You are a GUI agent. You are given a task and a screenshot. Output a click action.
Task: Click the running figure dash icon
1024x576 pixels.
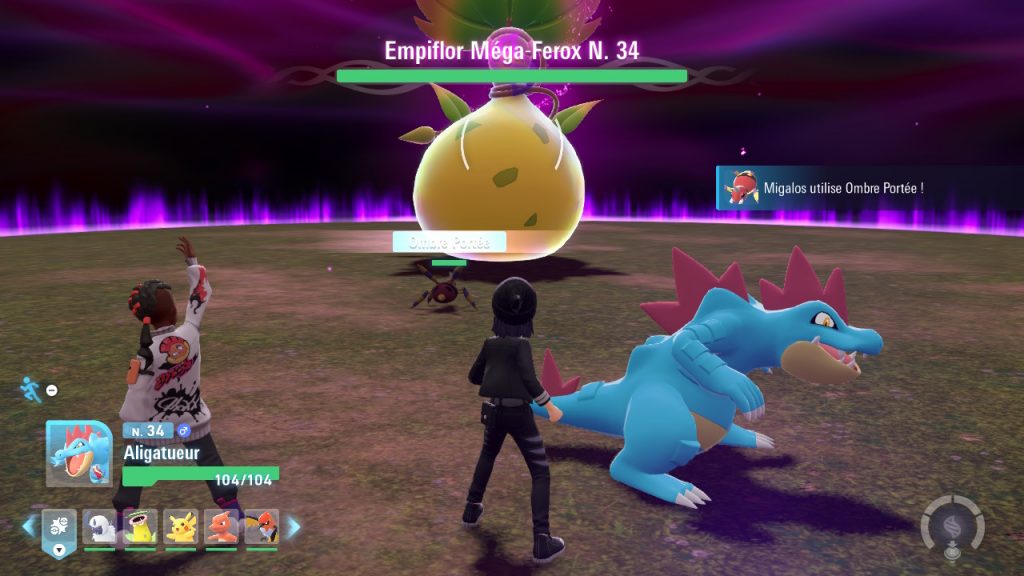point(29,388)
